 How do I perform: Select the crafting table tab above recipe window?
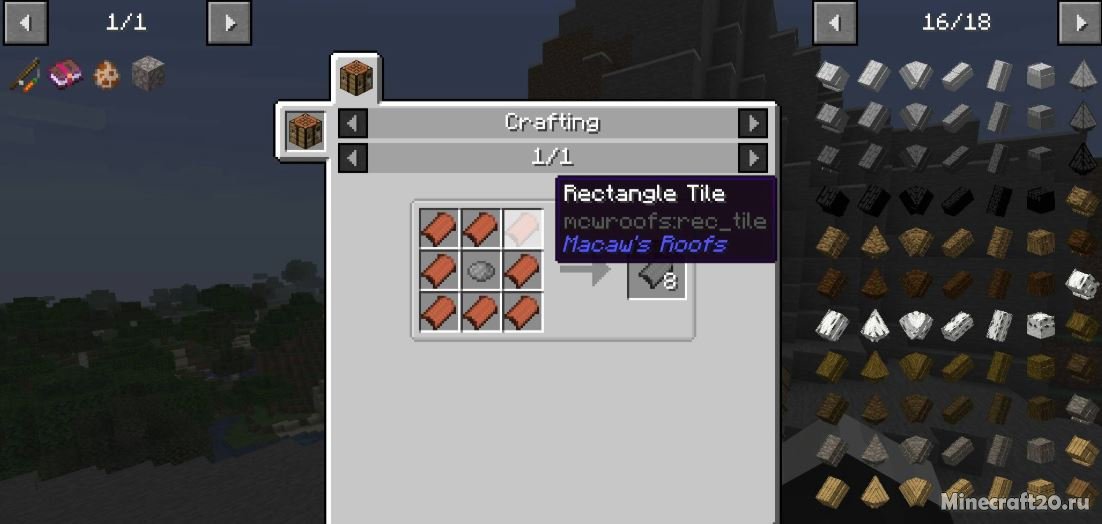356,77
